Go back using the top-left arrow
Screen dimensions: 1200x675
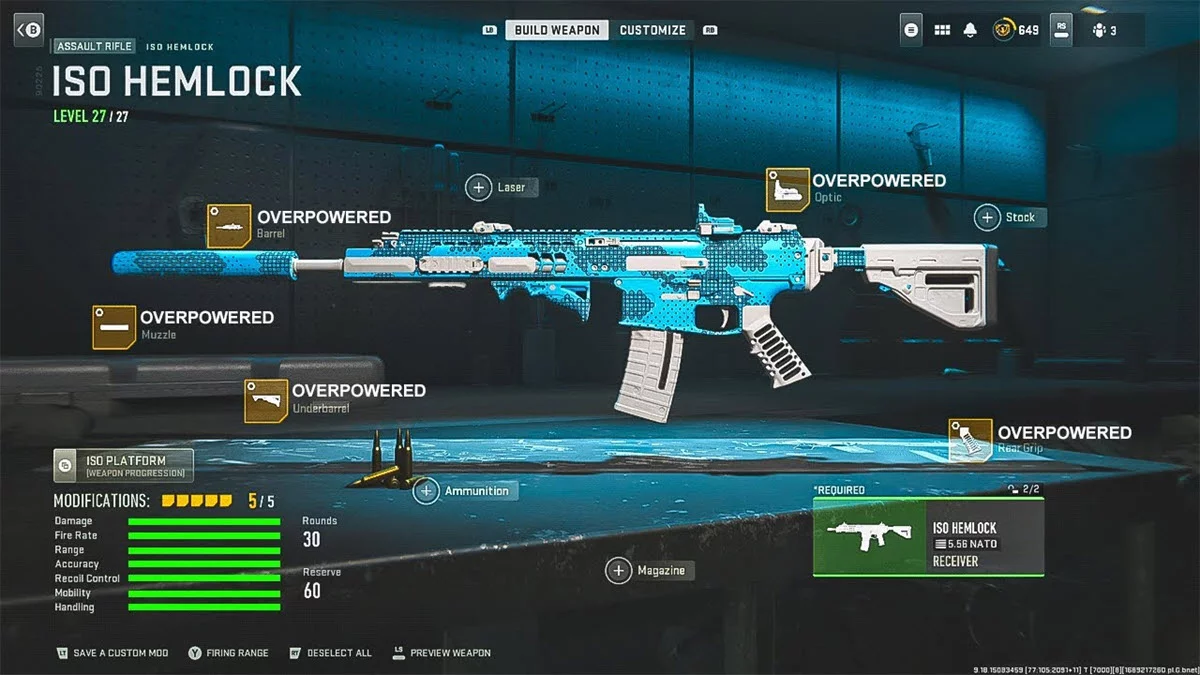(x=28, y=30)
